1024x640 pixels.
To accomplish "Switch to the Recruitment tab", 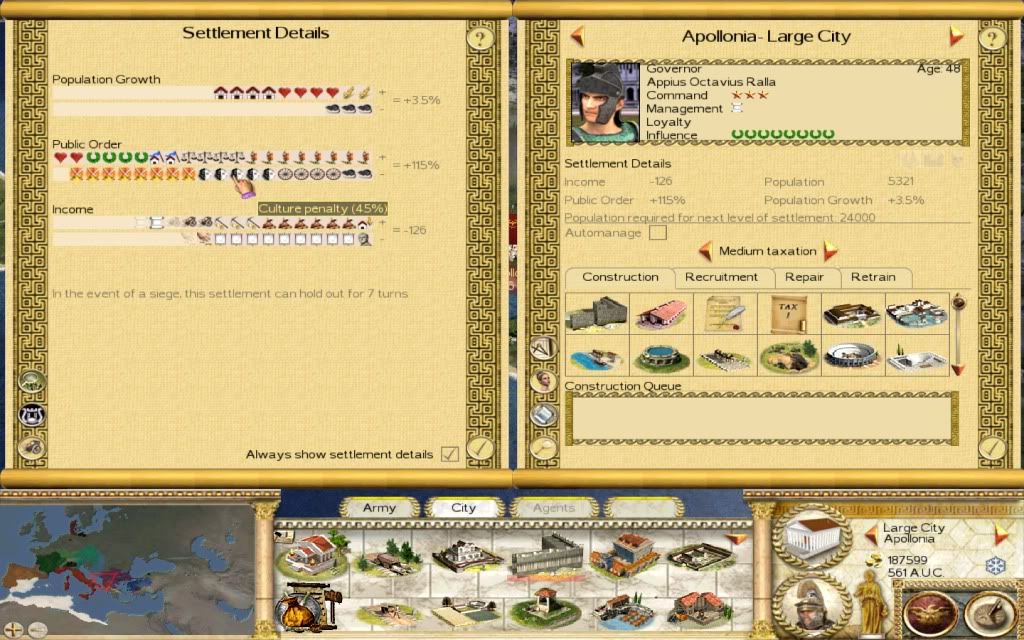I will (x=721, y=277).
